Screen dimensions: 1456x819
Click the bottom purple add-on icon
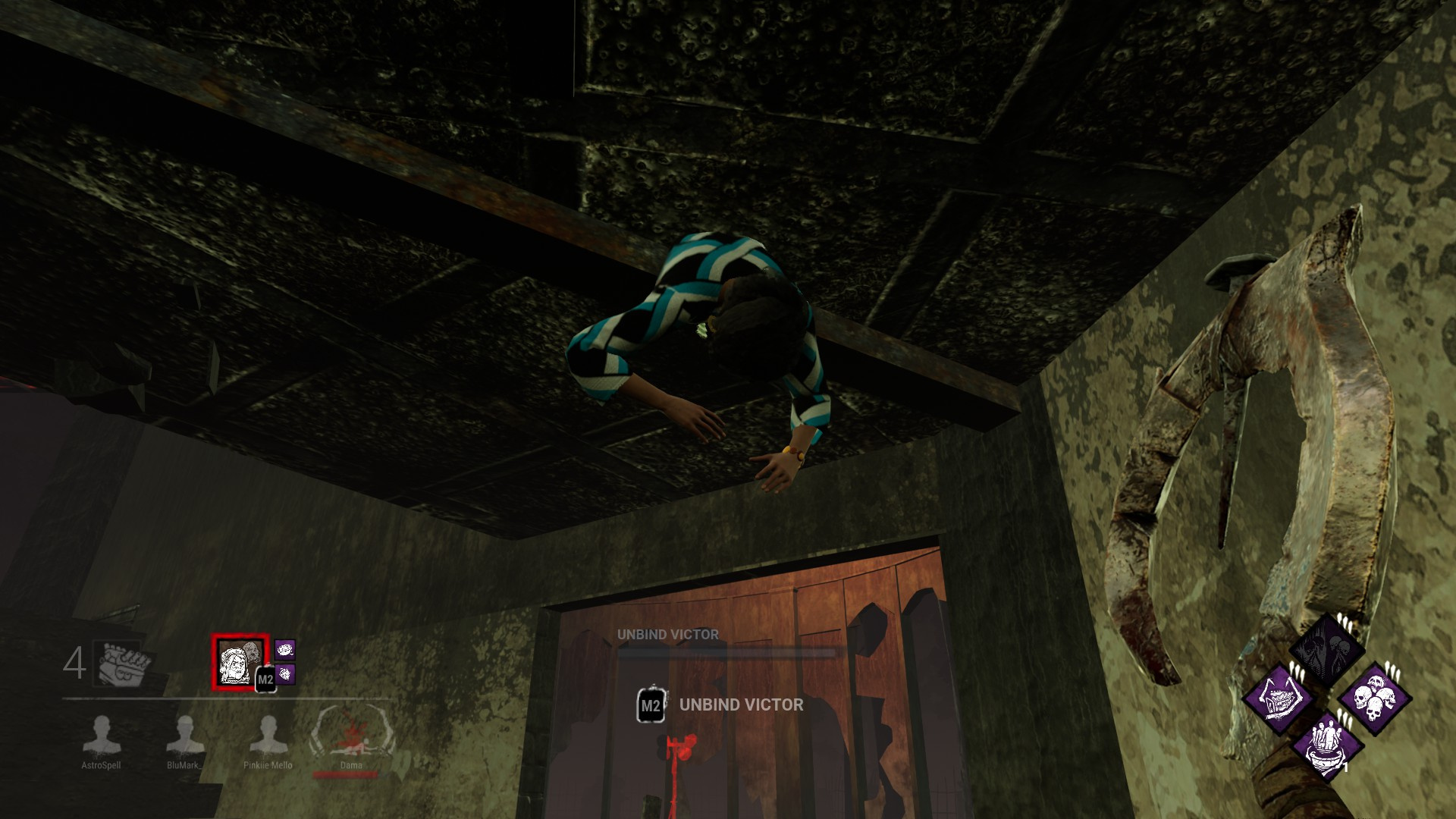click(286, 676)
